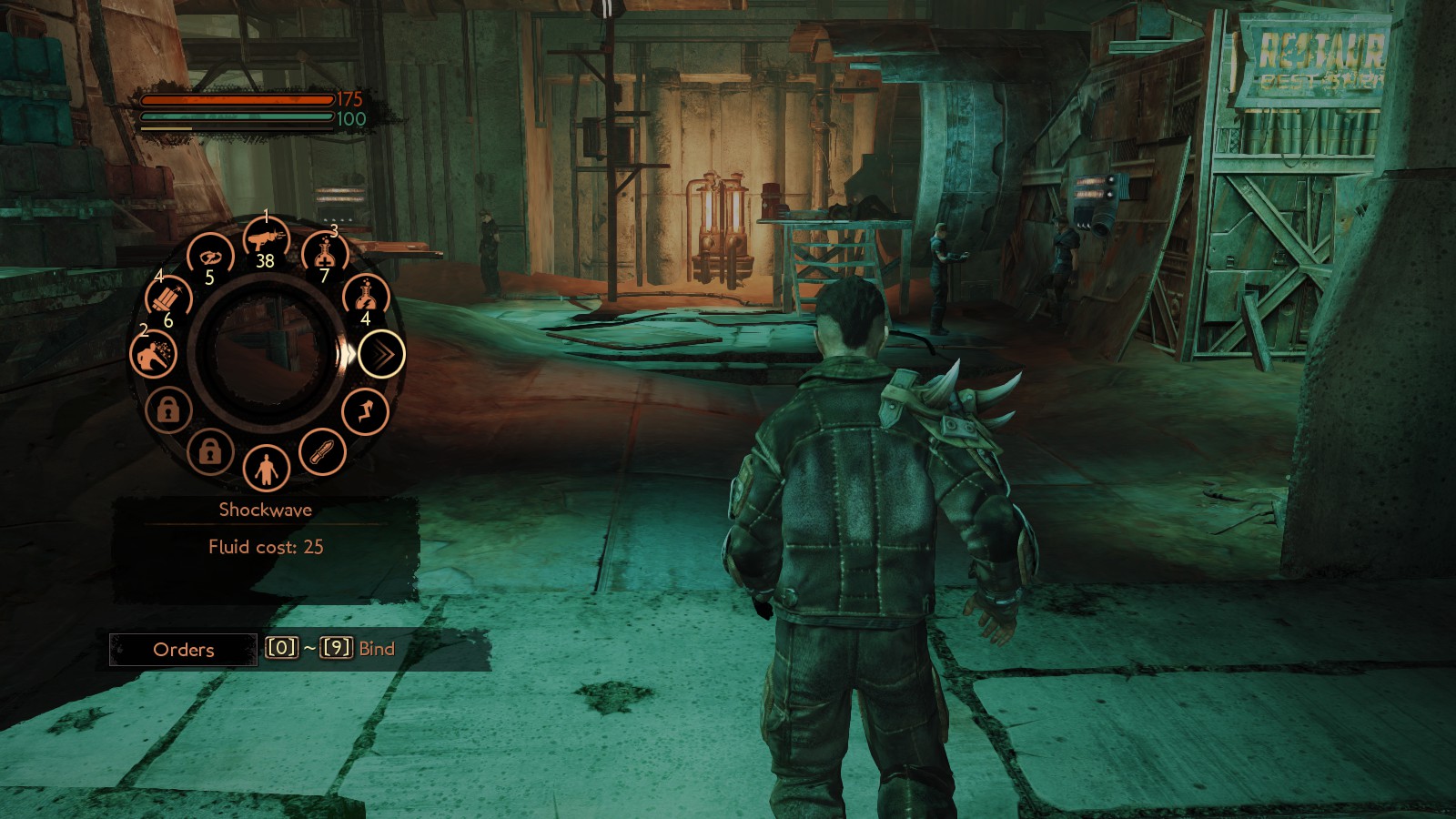Pick the standing human figure icon
Viewport: 1456px width, 819px height.
266,469
